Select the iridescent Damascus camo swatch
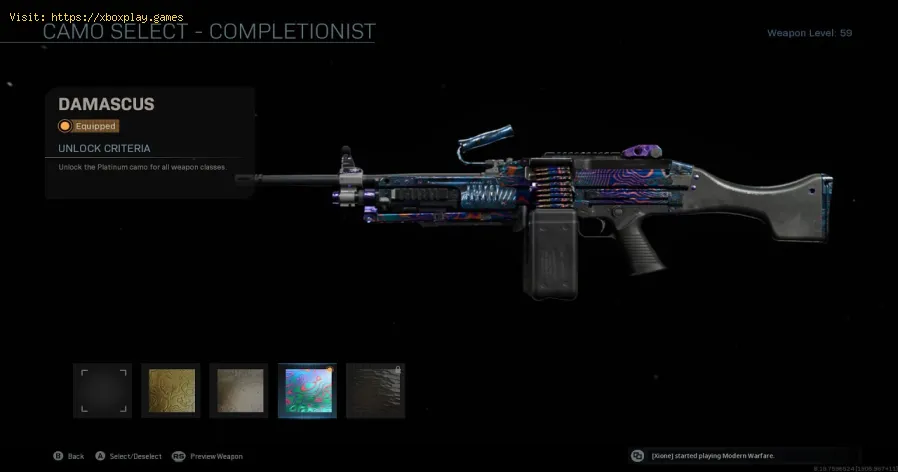Viewport: 898px width, 472px height. pos(307,390)
